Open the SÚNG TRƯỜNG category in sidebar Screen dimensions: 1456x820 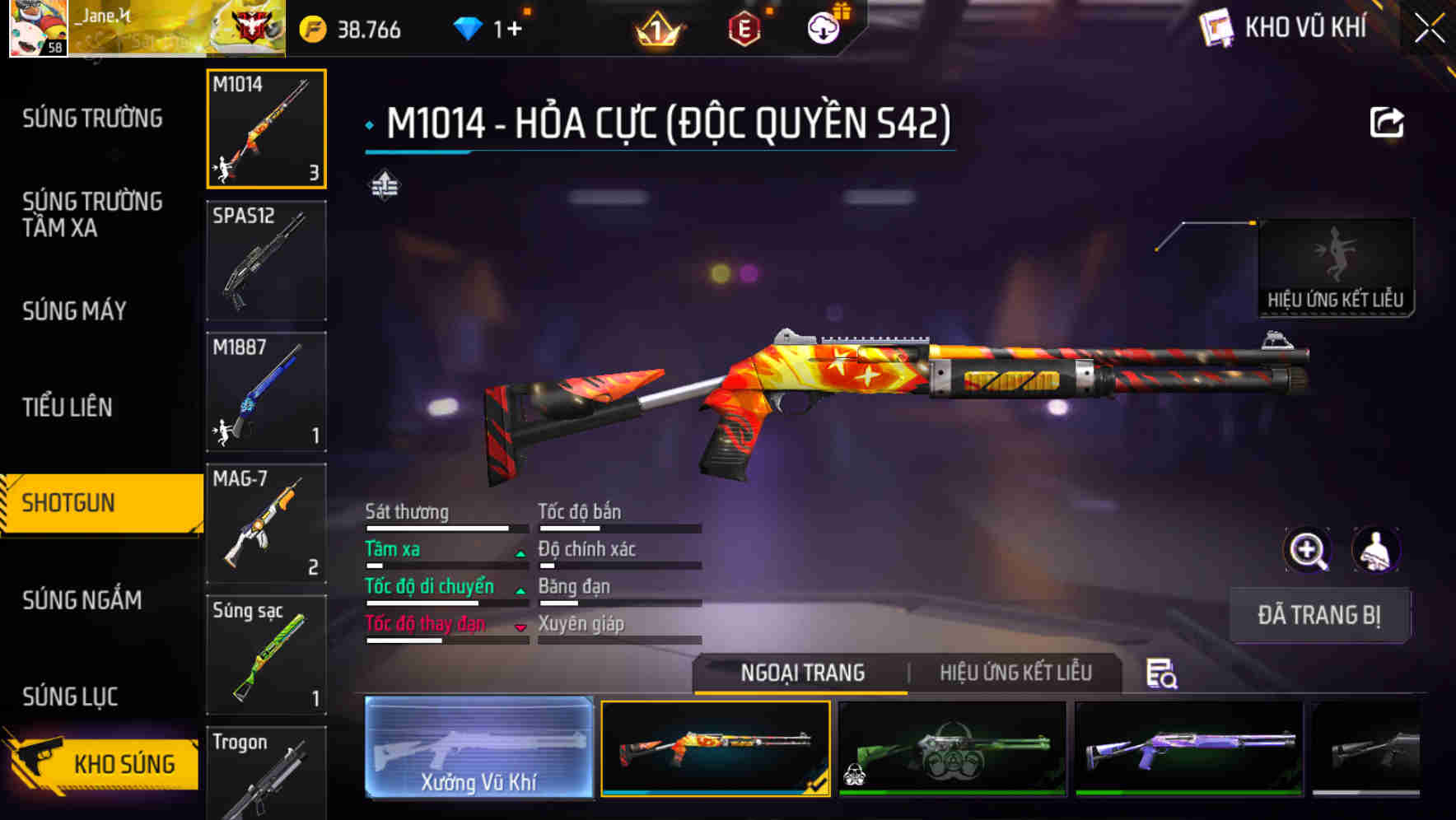(91, 118)
